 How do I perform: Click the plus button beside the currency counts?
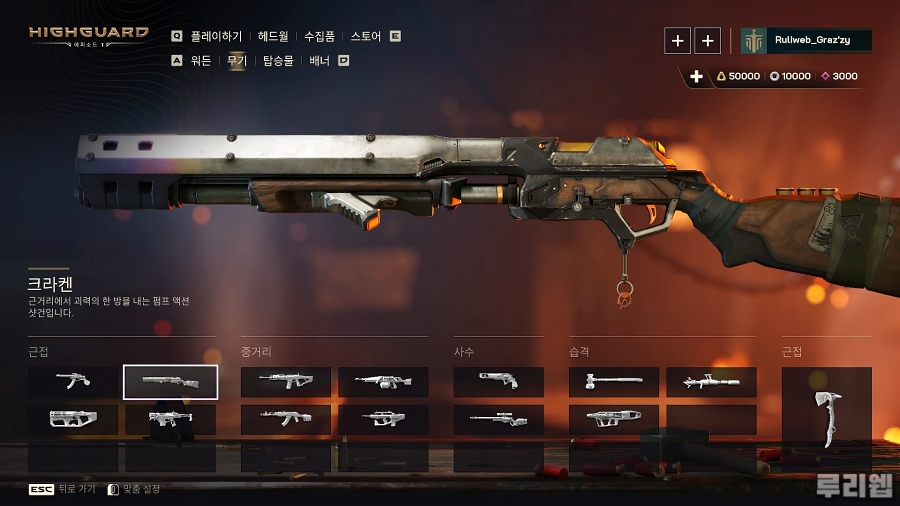point(697,76)
